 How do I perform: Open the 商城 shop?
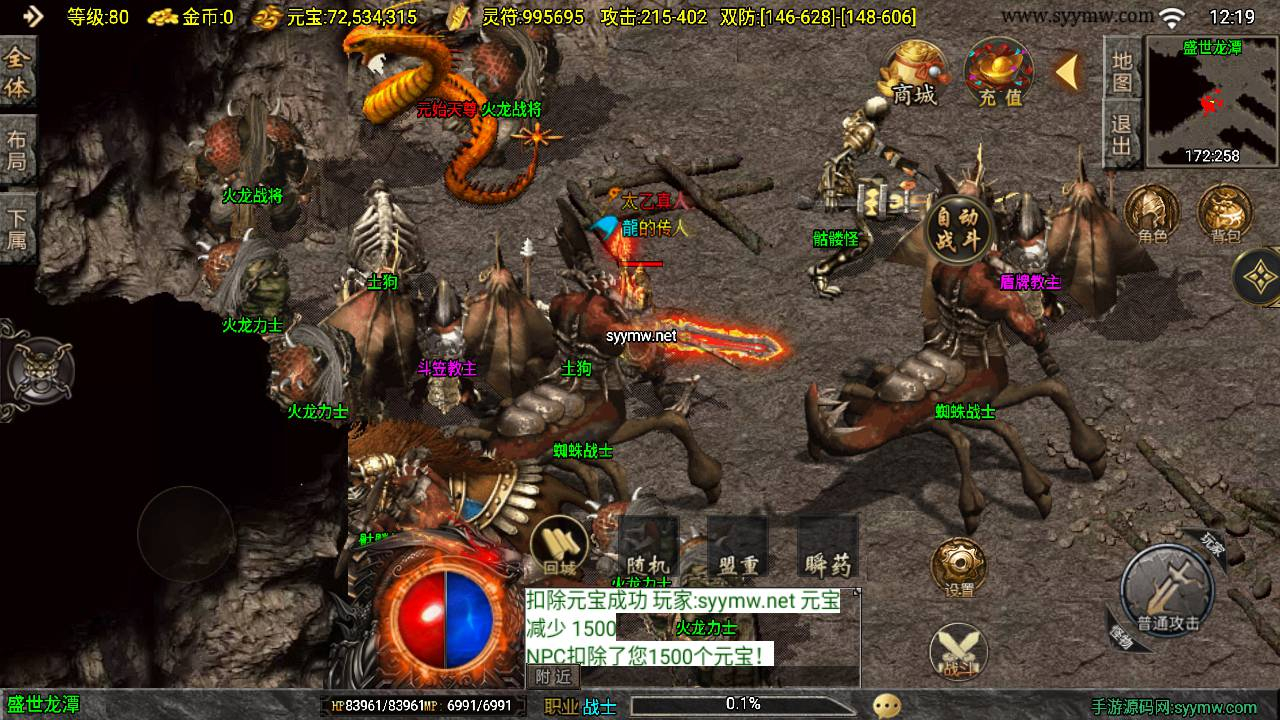(913, 73)
